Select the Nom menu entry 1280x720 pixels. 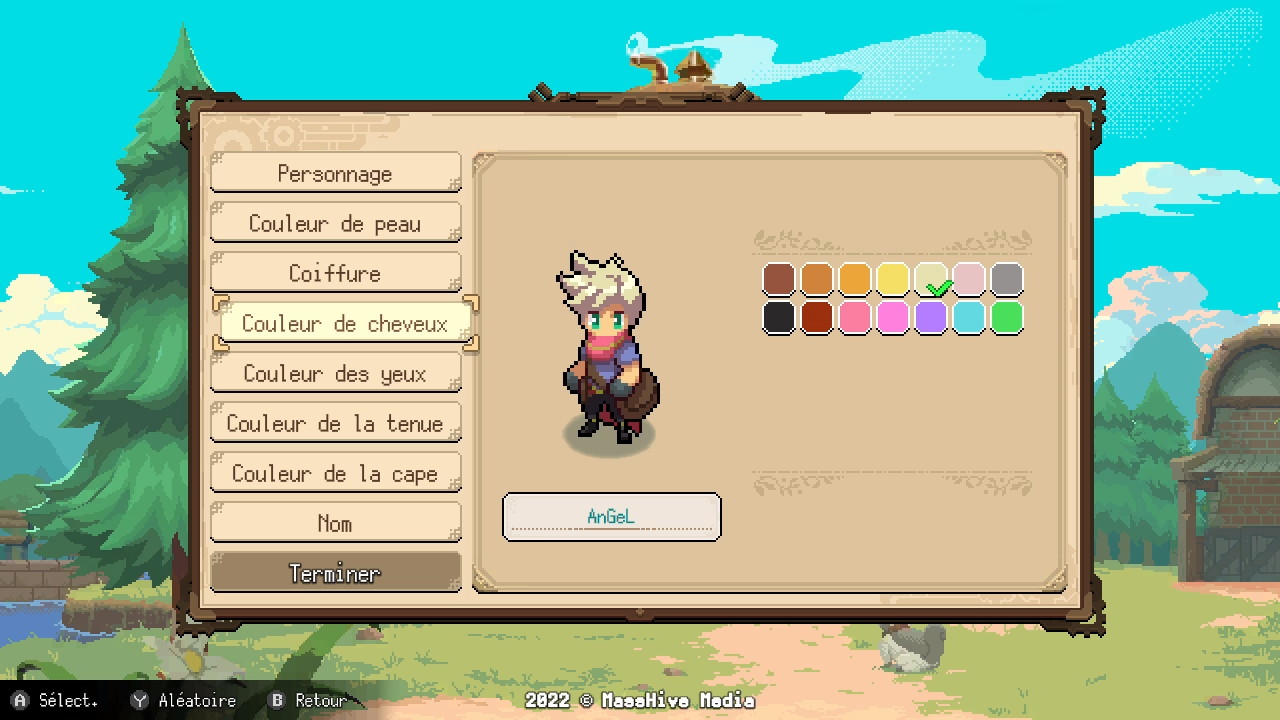[x=335, y=523]
